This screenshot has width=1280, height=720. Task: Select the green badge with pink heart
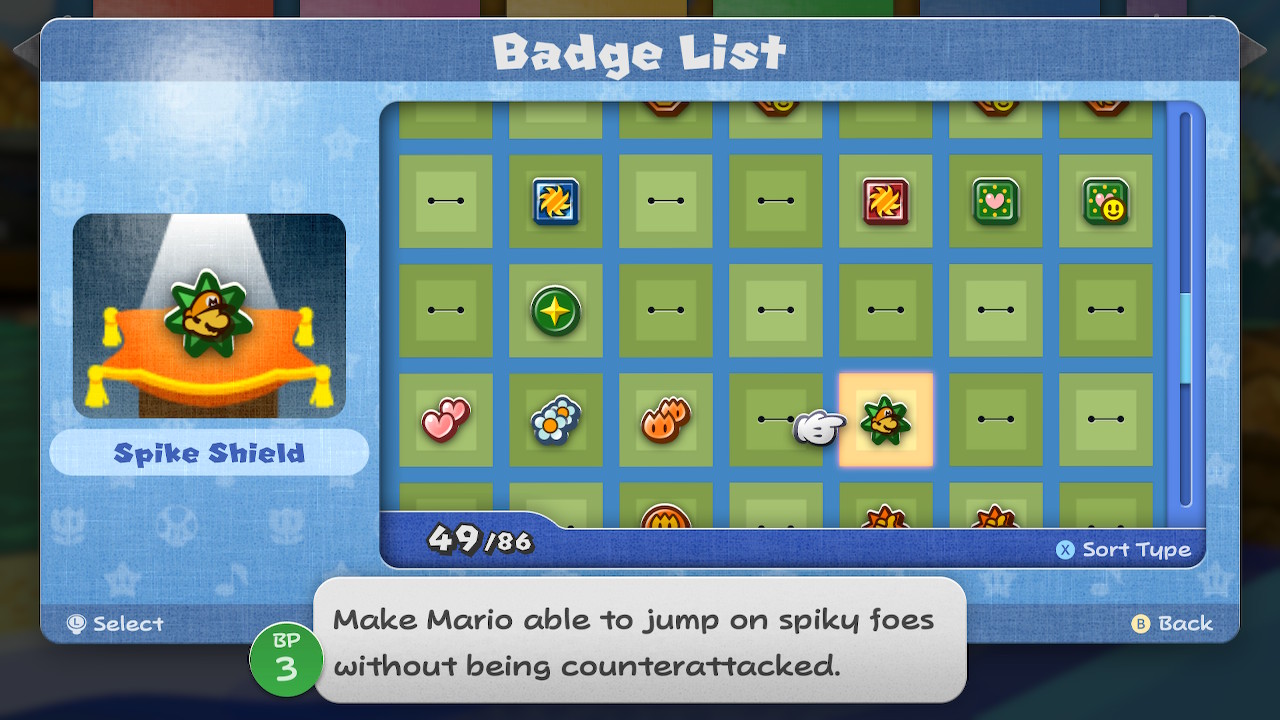click(x=995, y=201)
